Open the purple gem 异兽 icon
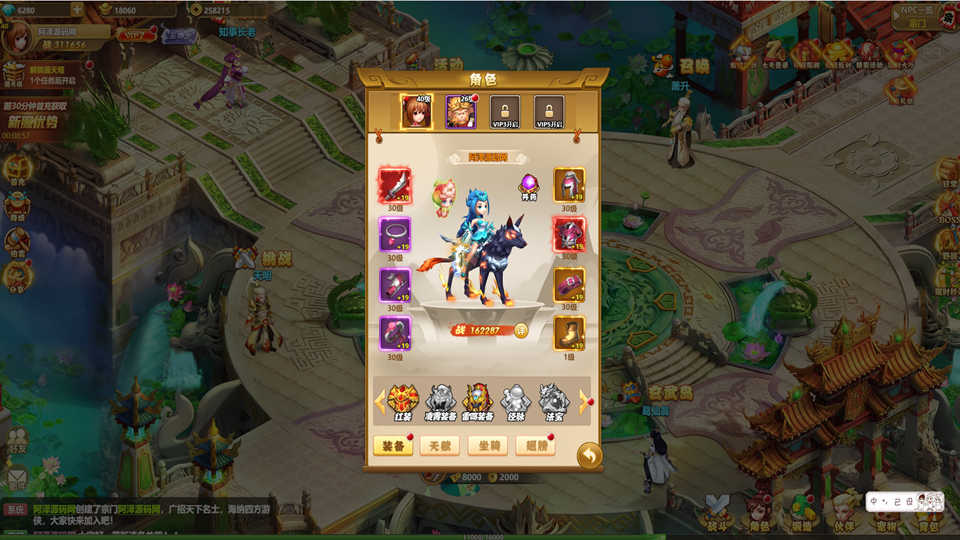Image resolution: width=960 pixels, height=540 pixels. 529,185
